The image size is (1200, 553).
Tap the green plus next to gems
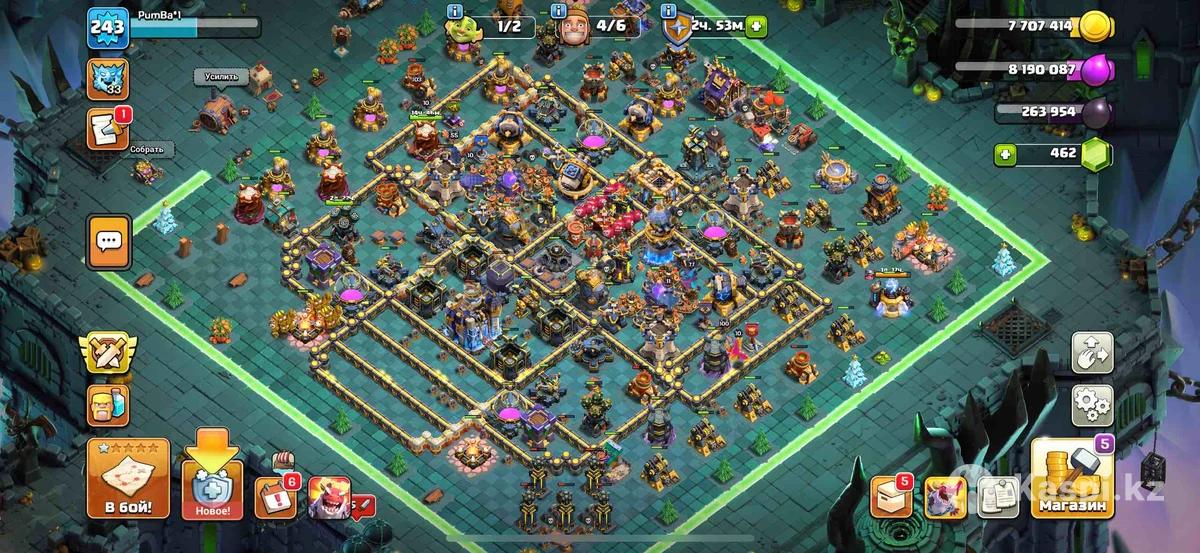point(1005,154)
